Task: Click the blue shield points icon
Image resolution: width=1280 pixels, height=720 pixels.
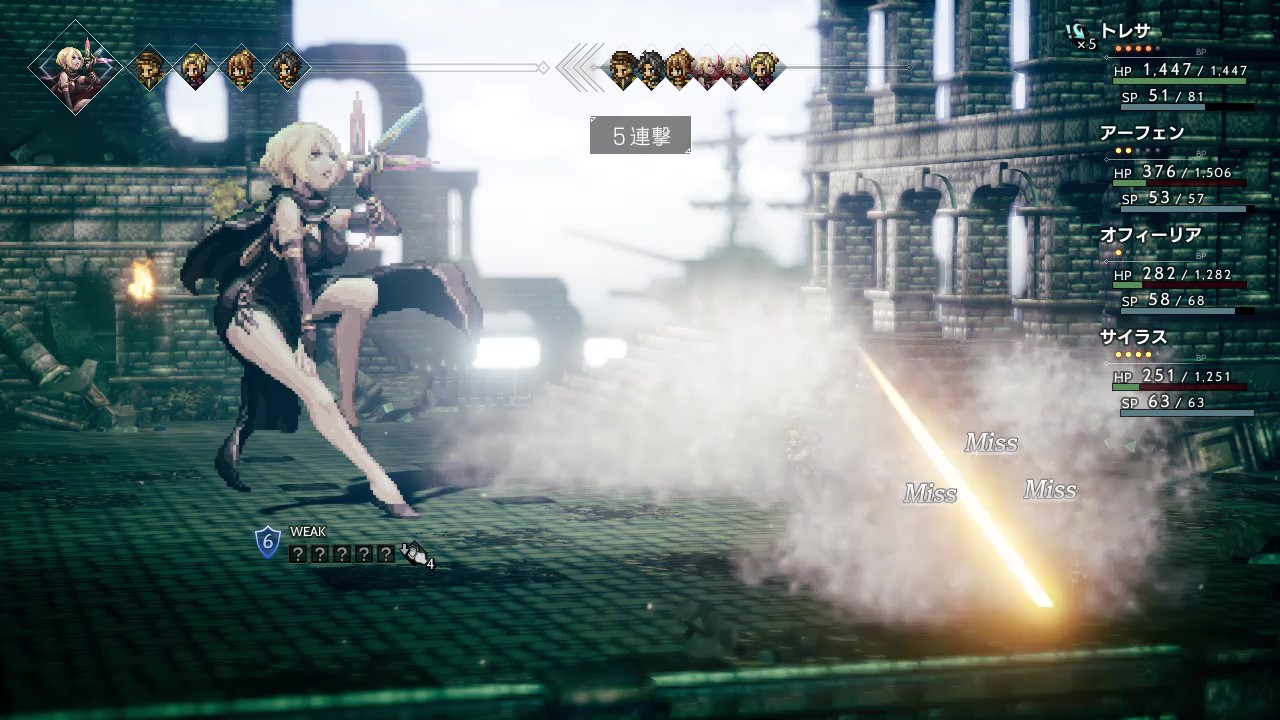Action: (x=267, y=543)
